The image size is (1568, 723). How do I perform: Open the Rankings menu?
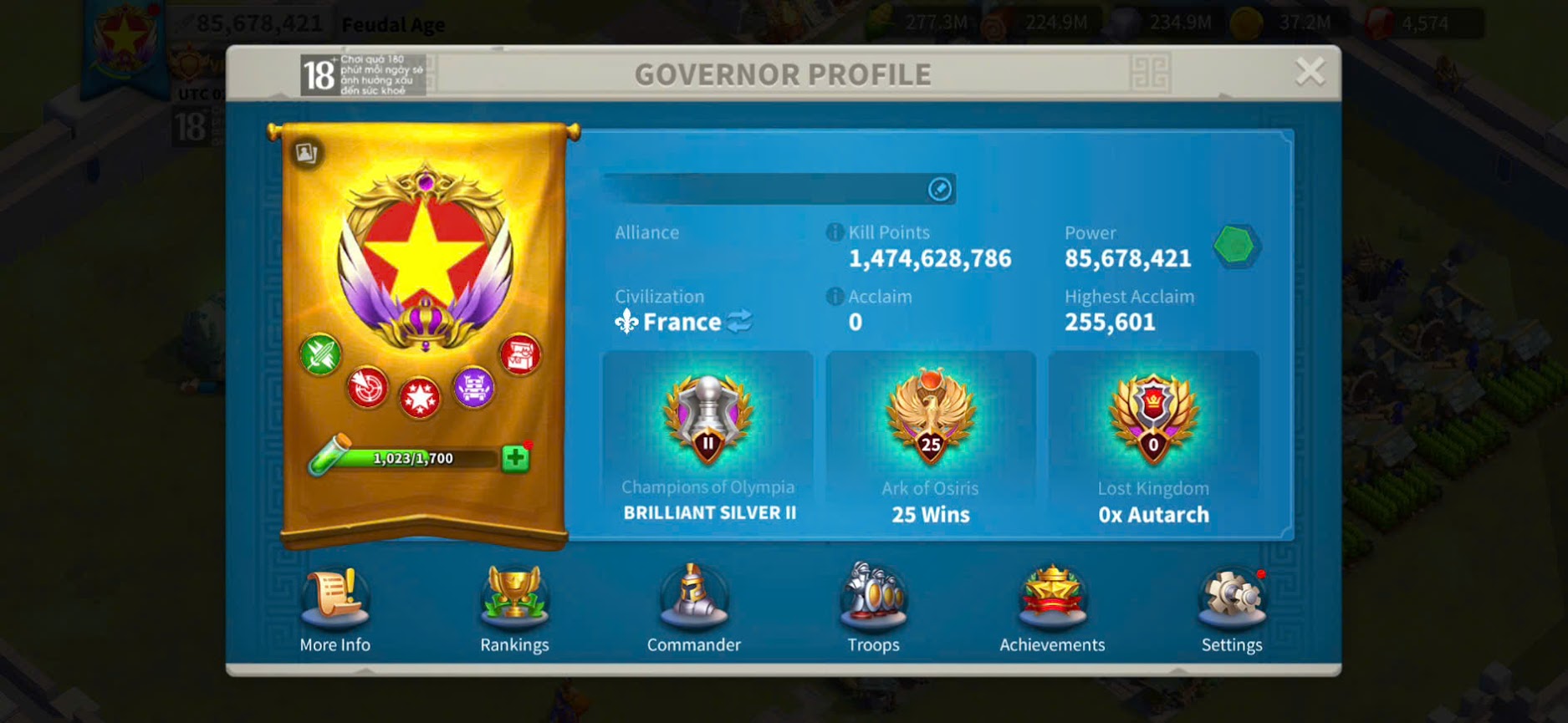(x=514, y=608)
